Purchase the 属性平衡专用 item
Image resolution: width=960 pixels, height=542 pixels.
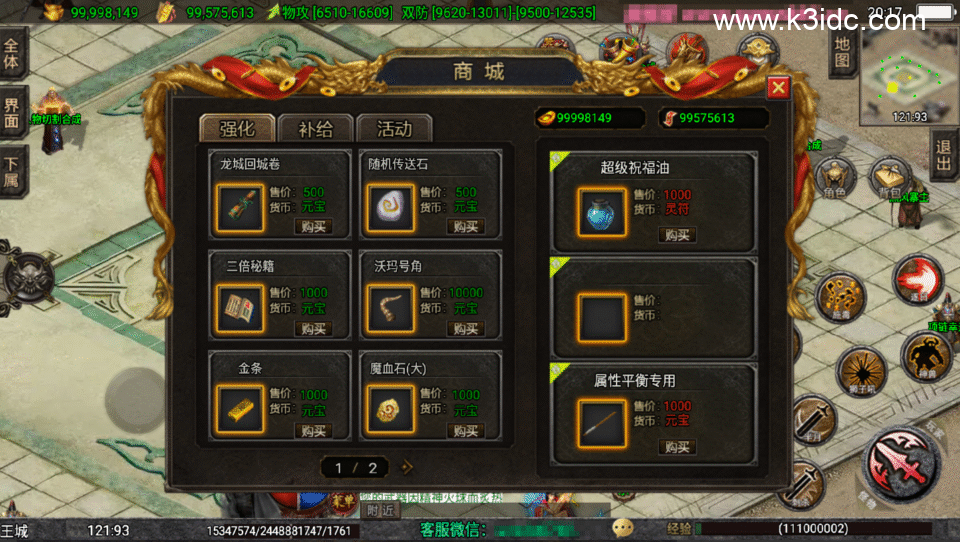[x=677, y=446]
